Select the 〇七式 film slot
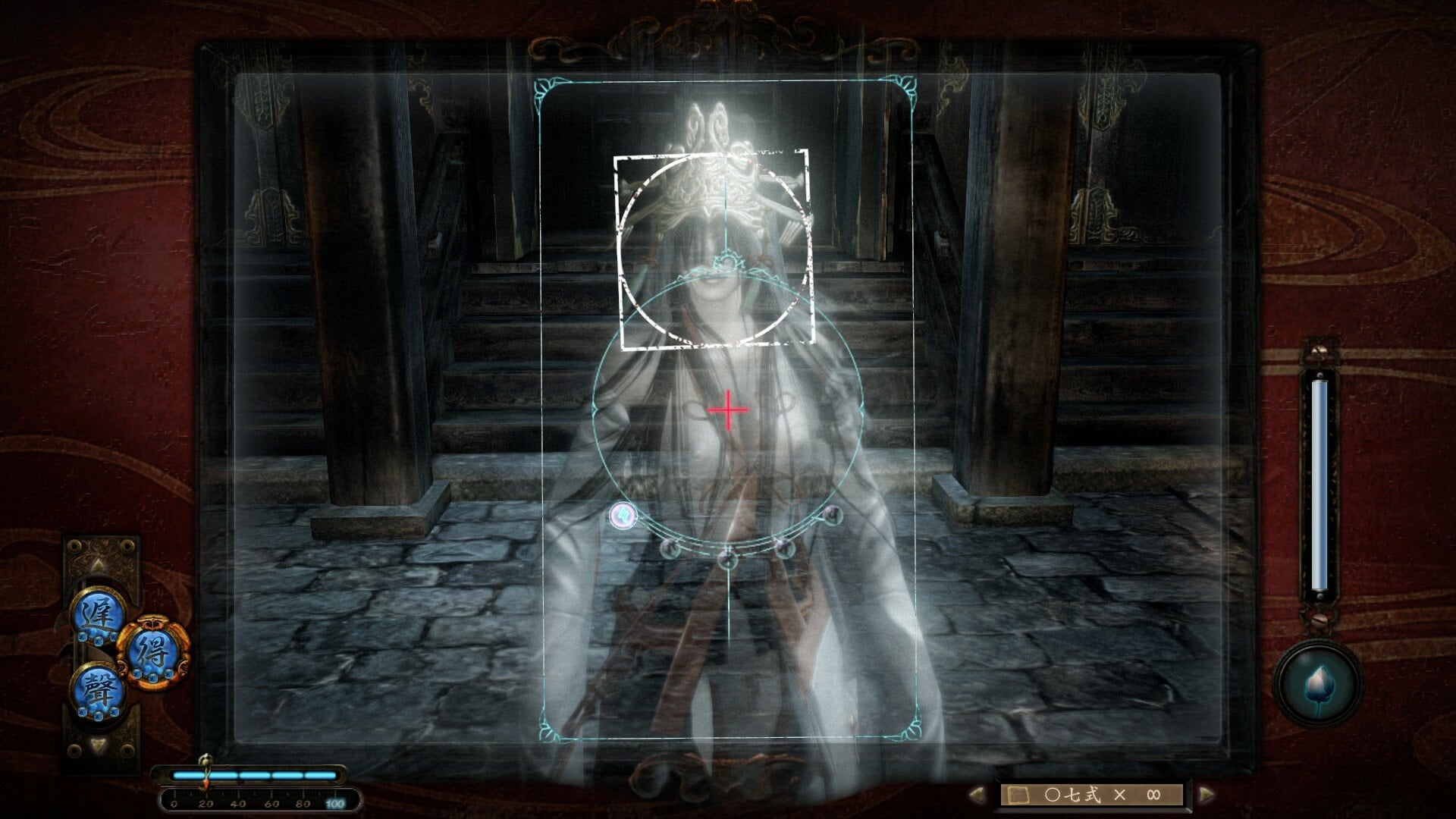The image size is (1456, 819). coord(1092,795)
